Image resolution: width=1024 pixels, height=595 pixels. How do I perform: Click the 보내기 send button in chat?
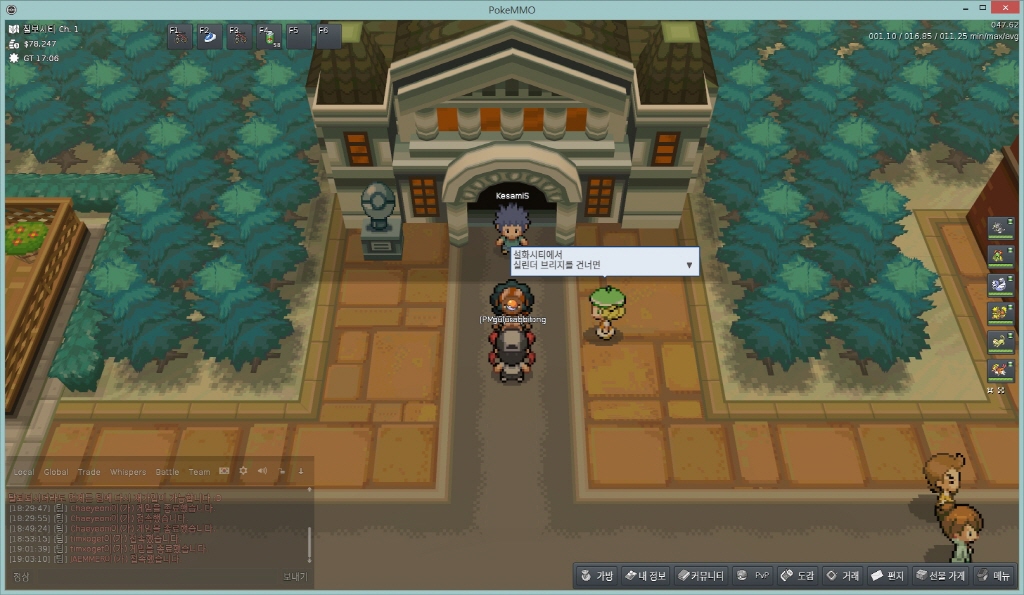295,577
